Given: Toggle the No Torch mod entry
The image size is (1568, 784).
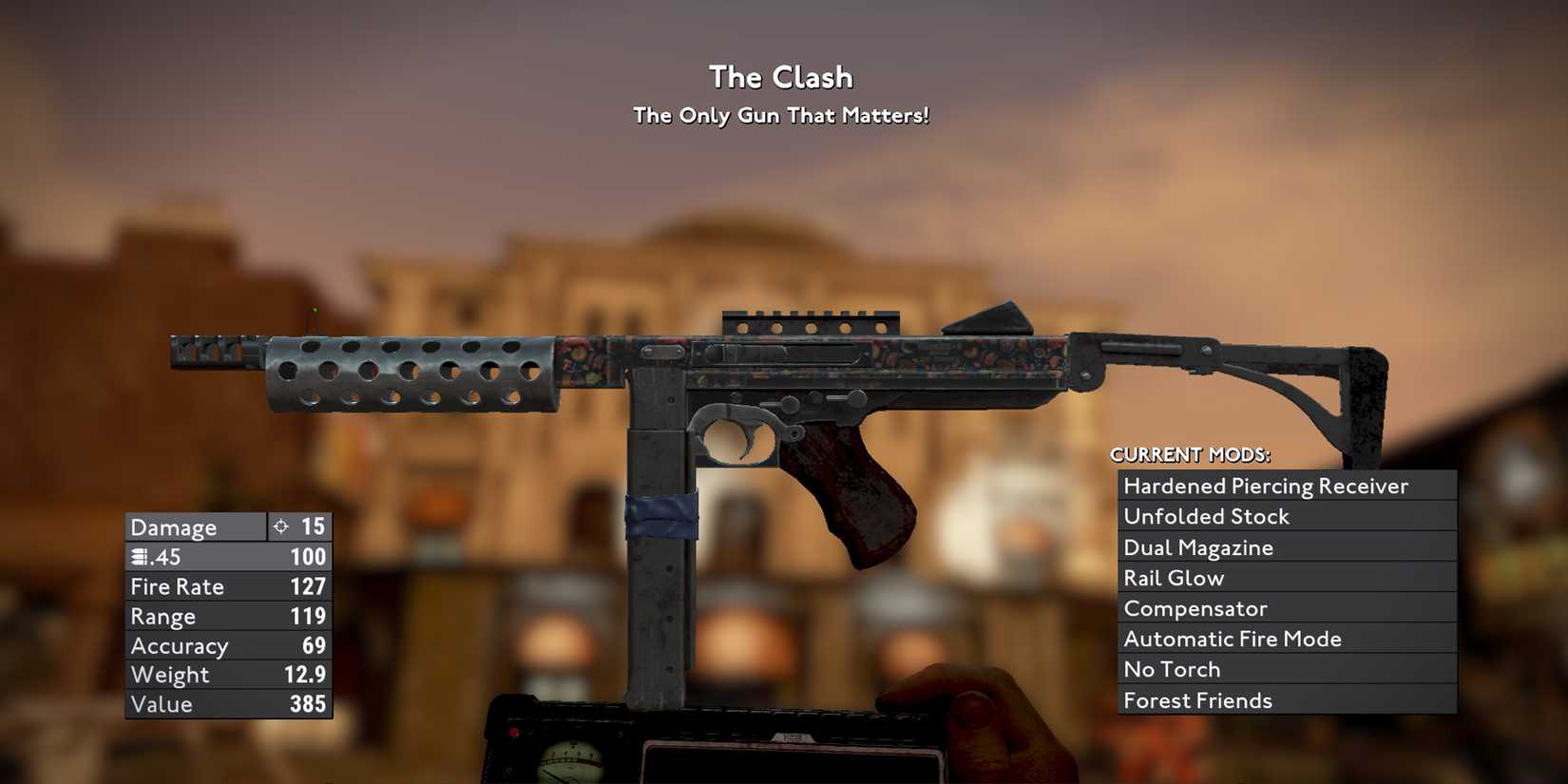Looking at the screenshot, I should 1172,669.
